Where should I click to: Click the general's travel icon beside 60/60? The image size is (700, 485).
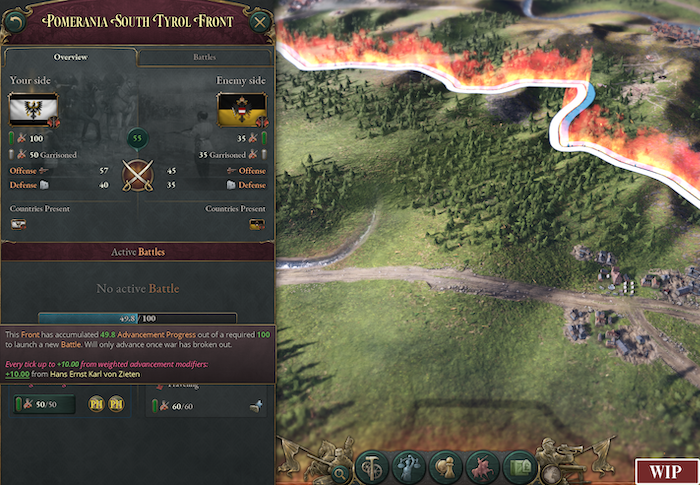[255, 404]
